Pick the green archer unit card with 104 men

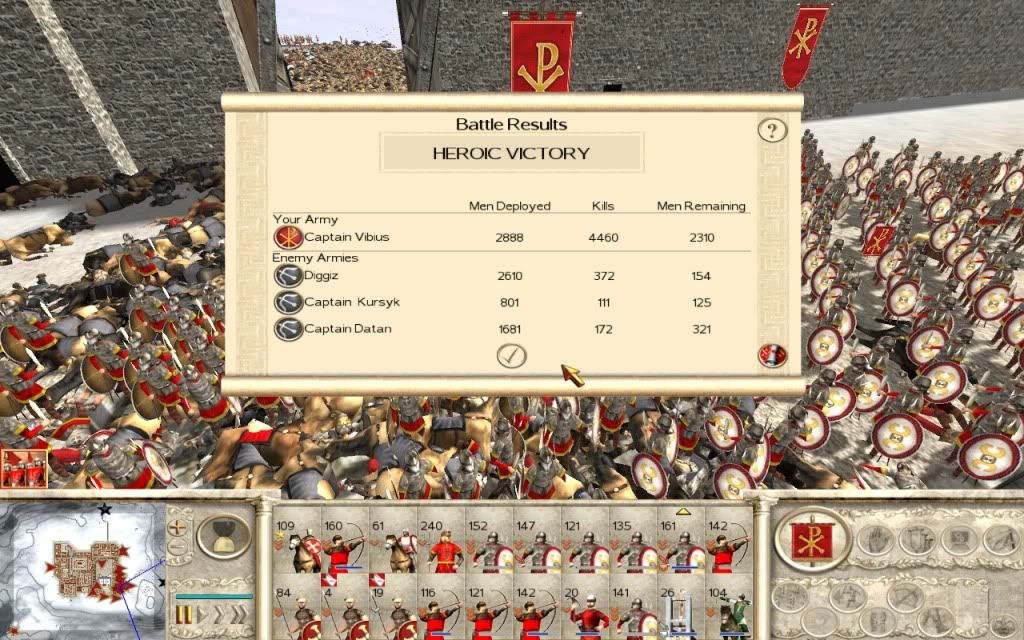tap(730, 612)
